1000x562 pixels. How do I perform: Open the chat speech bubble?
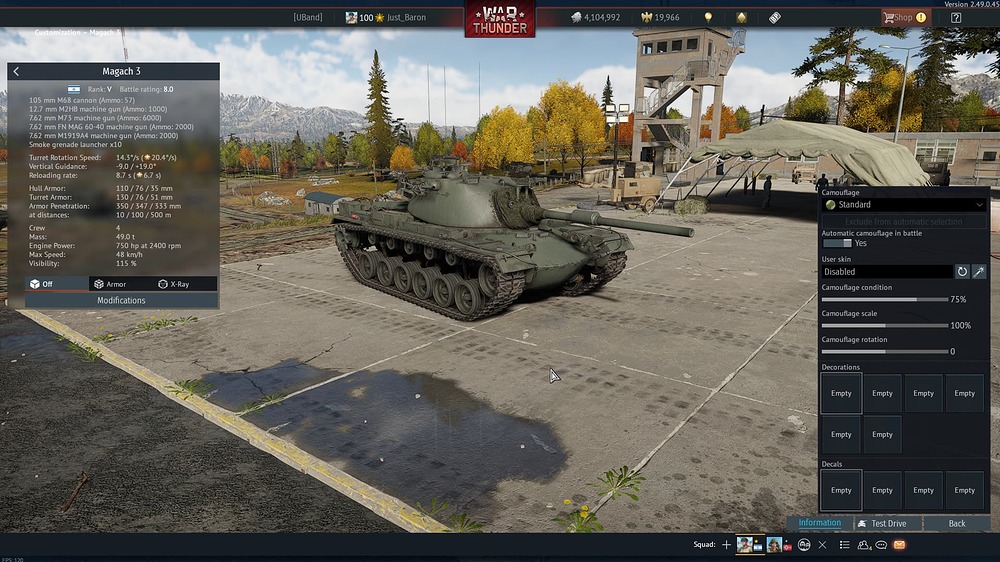pyautogui.click(x=881, y=544)
